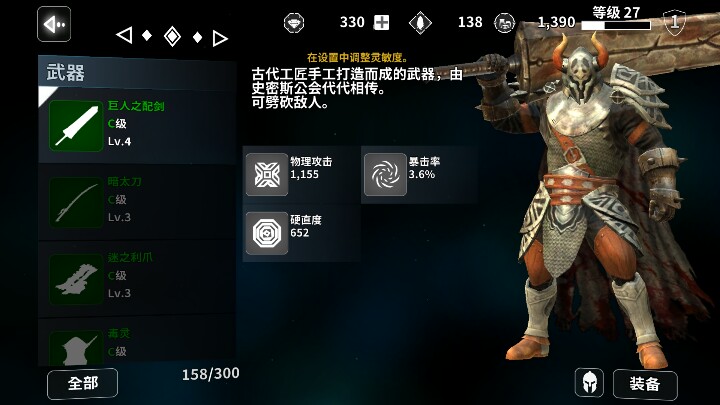Go back with the top-left arrow button
720x405 pixels.
coord(54,23)
